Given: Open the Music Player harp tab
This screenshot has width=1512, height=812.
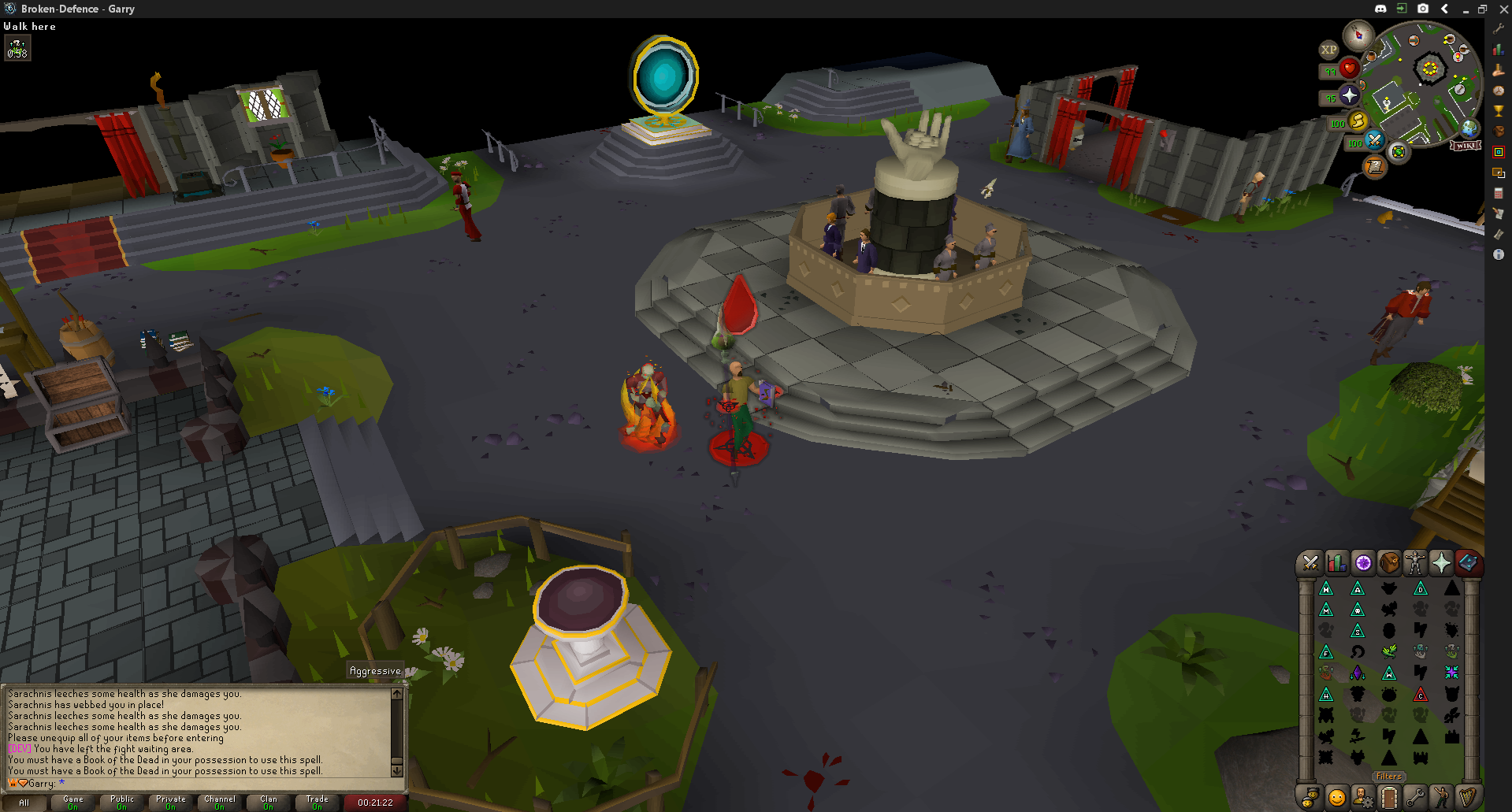Looking at the screenshot, I should pos(1469,797).
